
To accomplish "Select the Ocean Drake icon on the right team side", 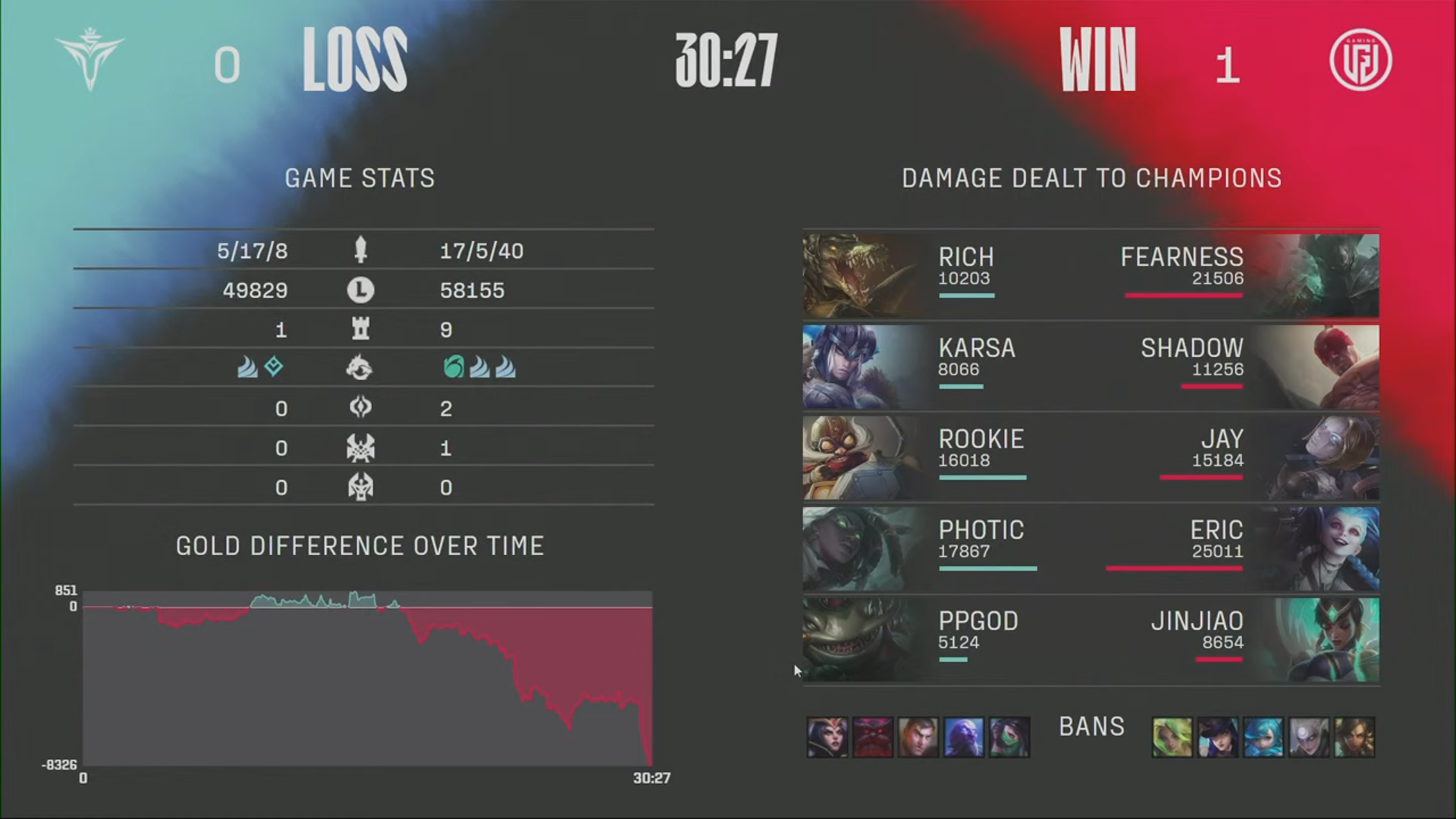I will (x=453, y=367).
